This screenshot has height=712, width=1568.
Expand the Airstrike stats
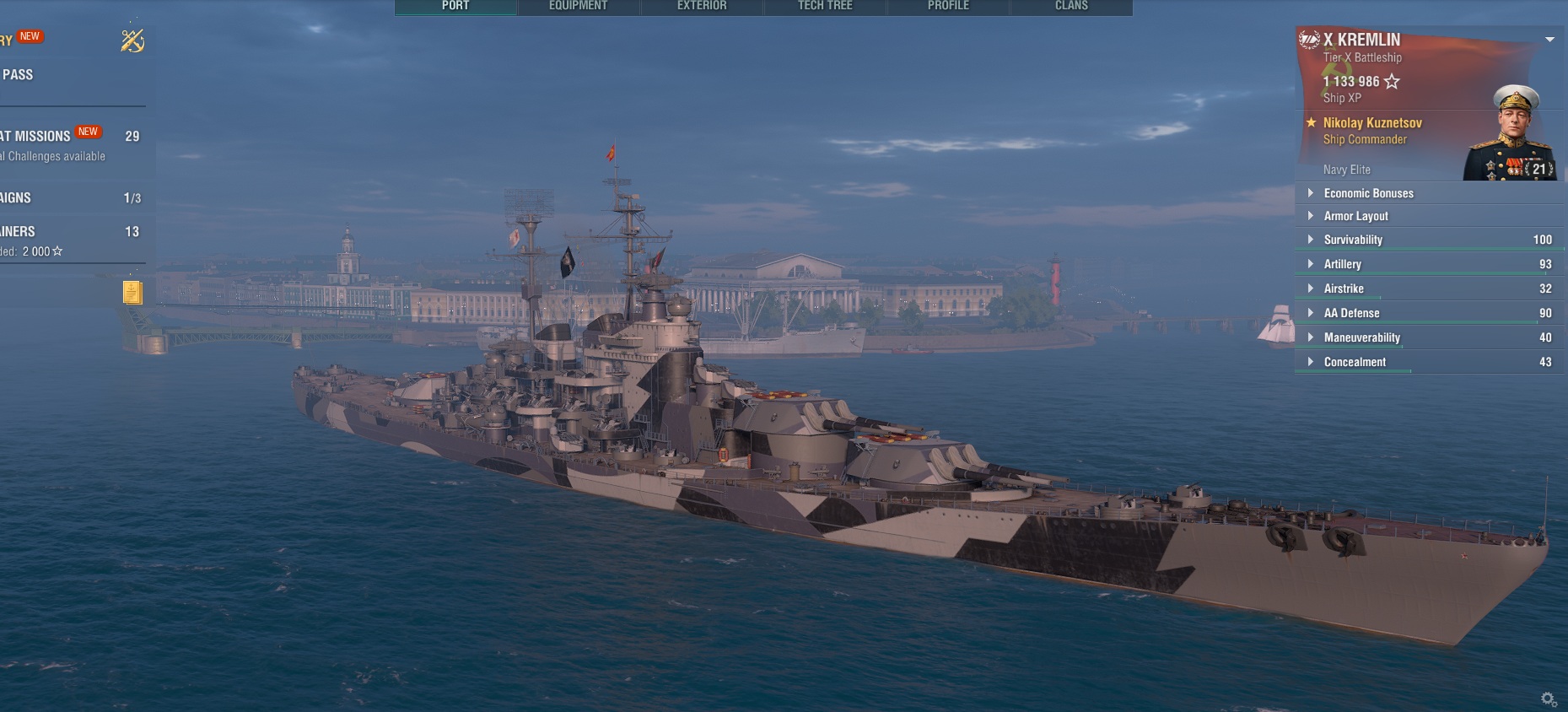(x=1344, y=289)
